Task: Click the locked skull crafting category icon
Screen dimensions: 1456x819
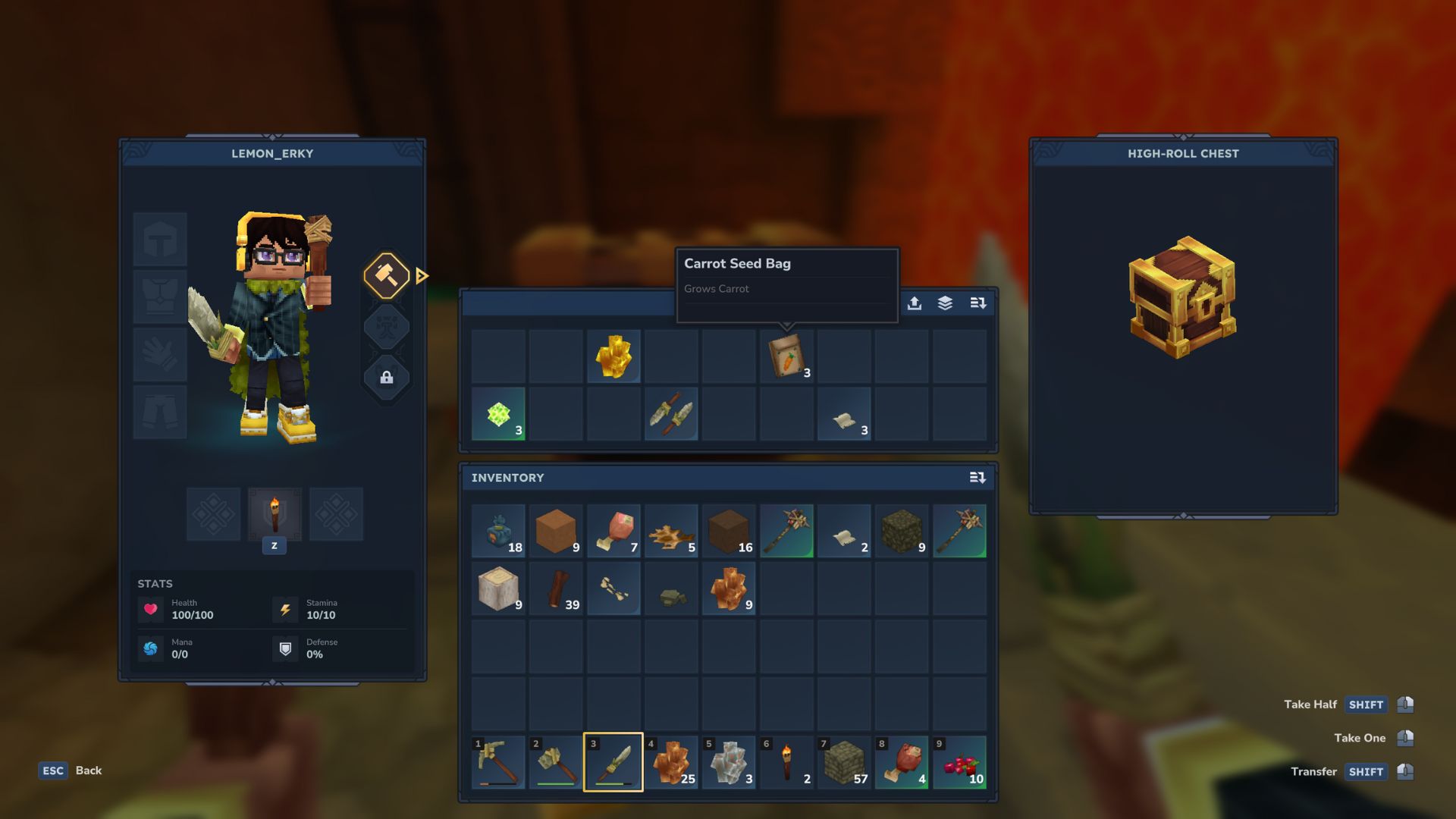Action: pyautogui.click(x=387, y=328)
